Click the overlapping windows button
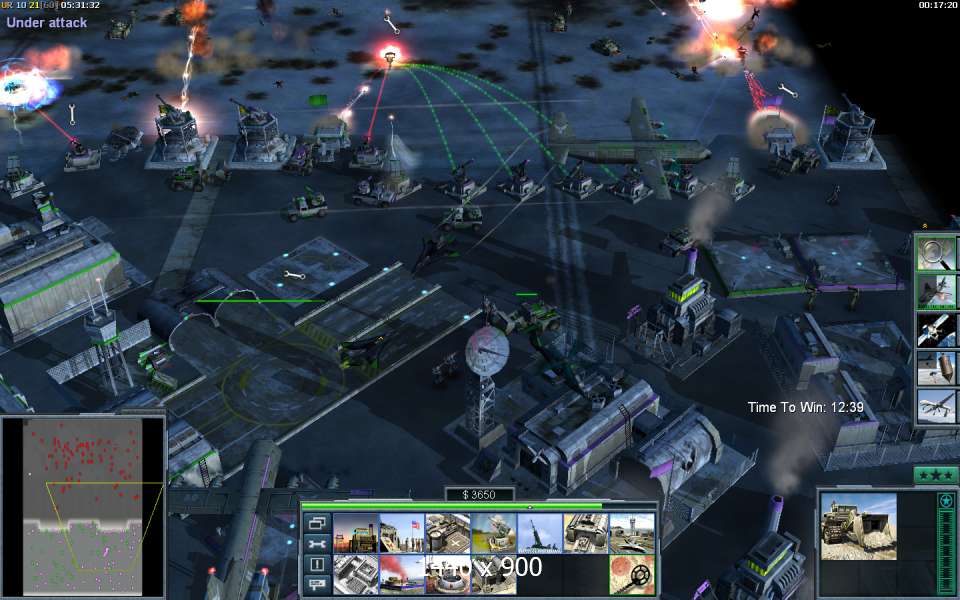This screenshot has width=960, height=600. [x=317, y=523]
